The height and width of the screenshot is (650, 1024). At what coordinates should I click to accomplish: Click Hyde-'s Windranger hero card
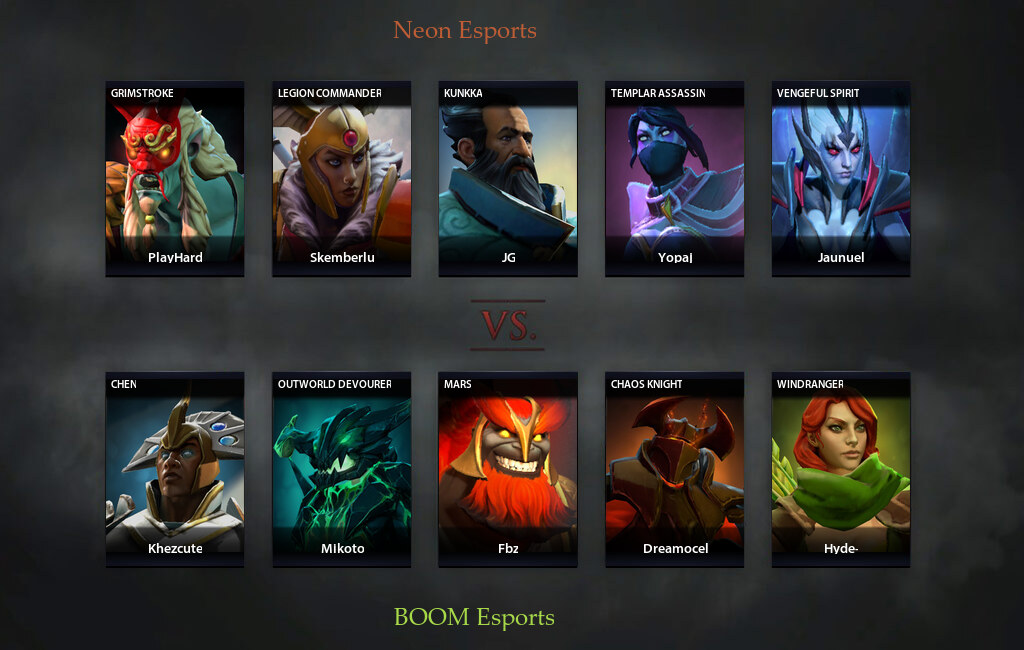click(841, 469)
